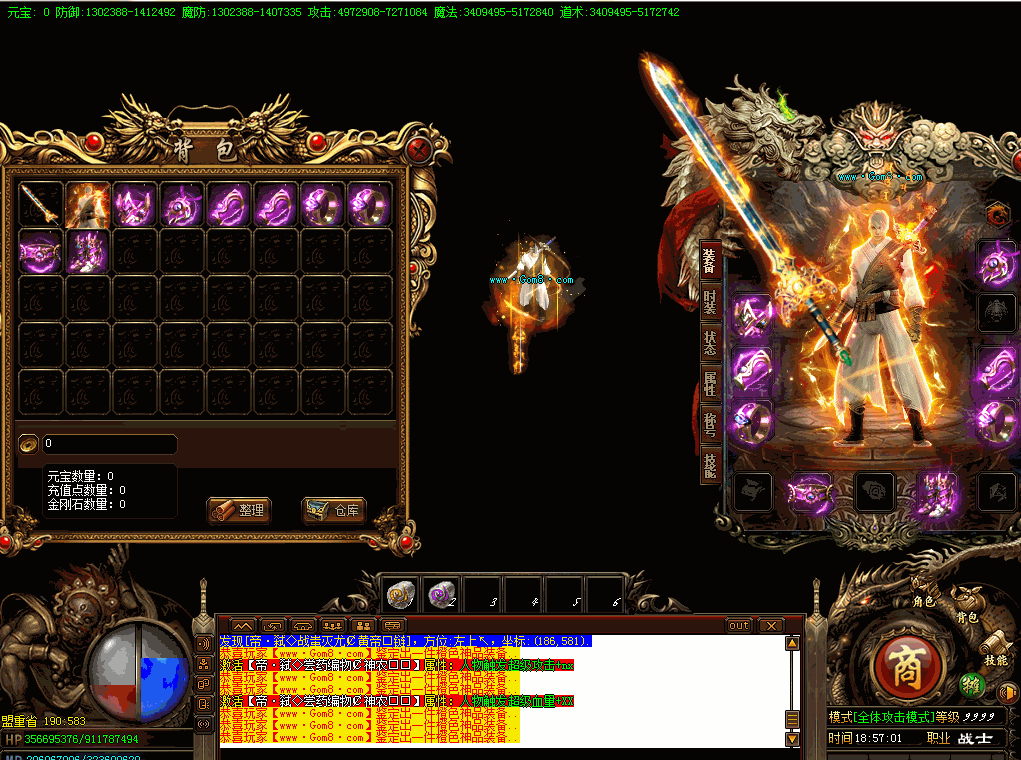
Task: Close the 背包 backpack window
Action: (421, 150)
